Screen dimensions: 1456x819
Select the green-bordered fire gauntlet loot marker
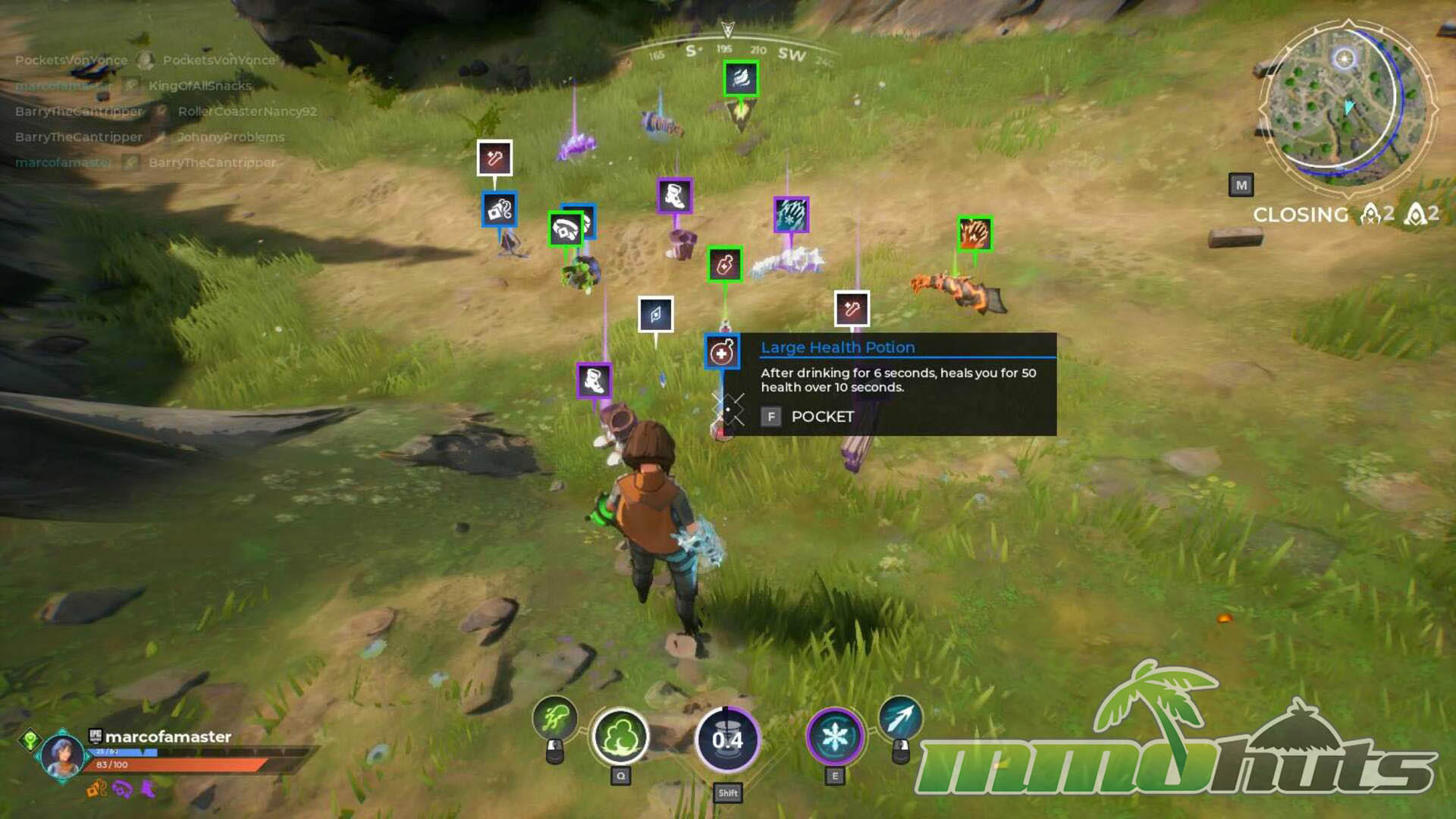click(x=974, y=233)
